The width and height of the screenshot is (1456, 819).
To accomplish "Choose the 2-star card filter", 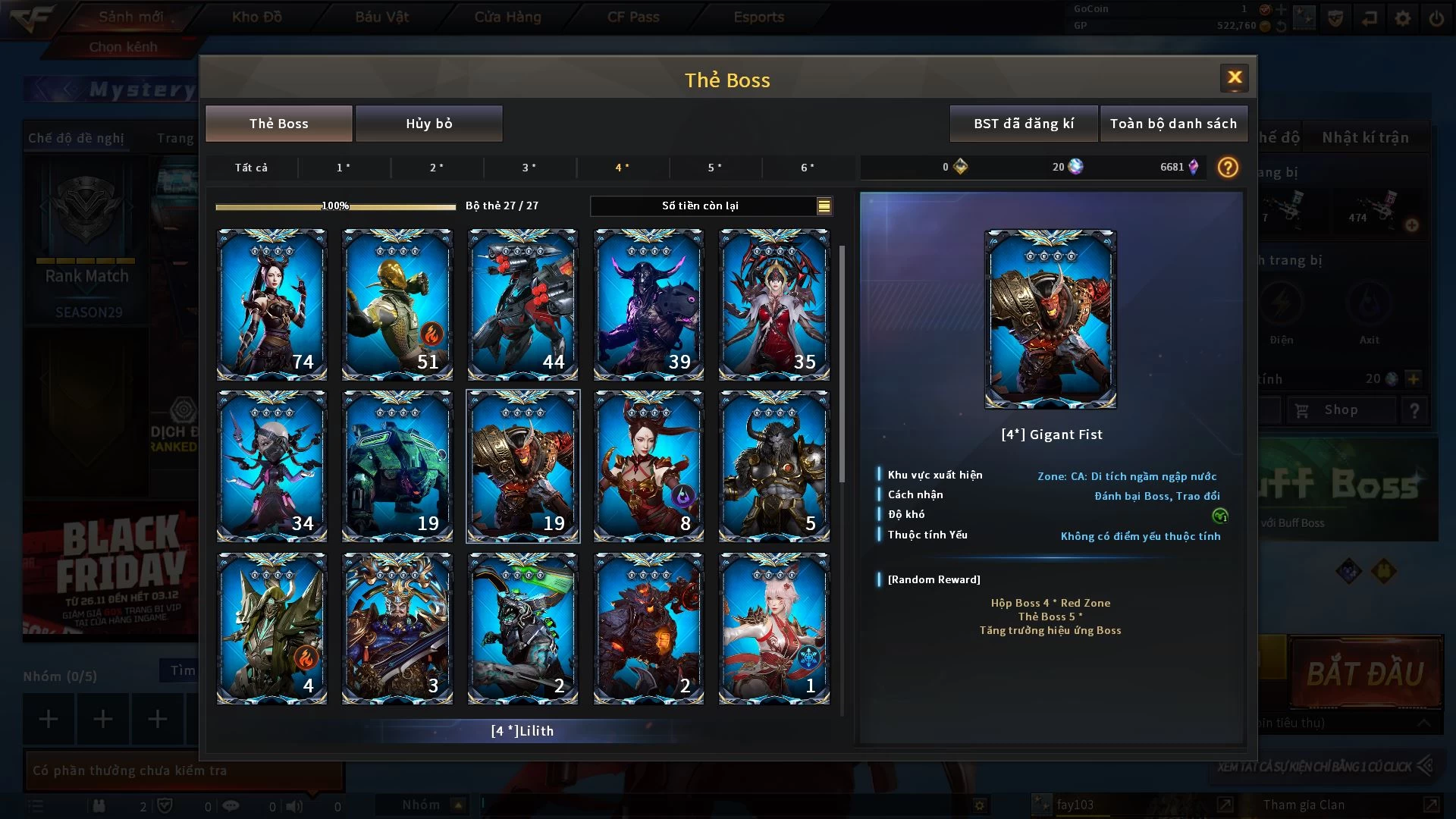I will [x=436, y=168].
